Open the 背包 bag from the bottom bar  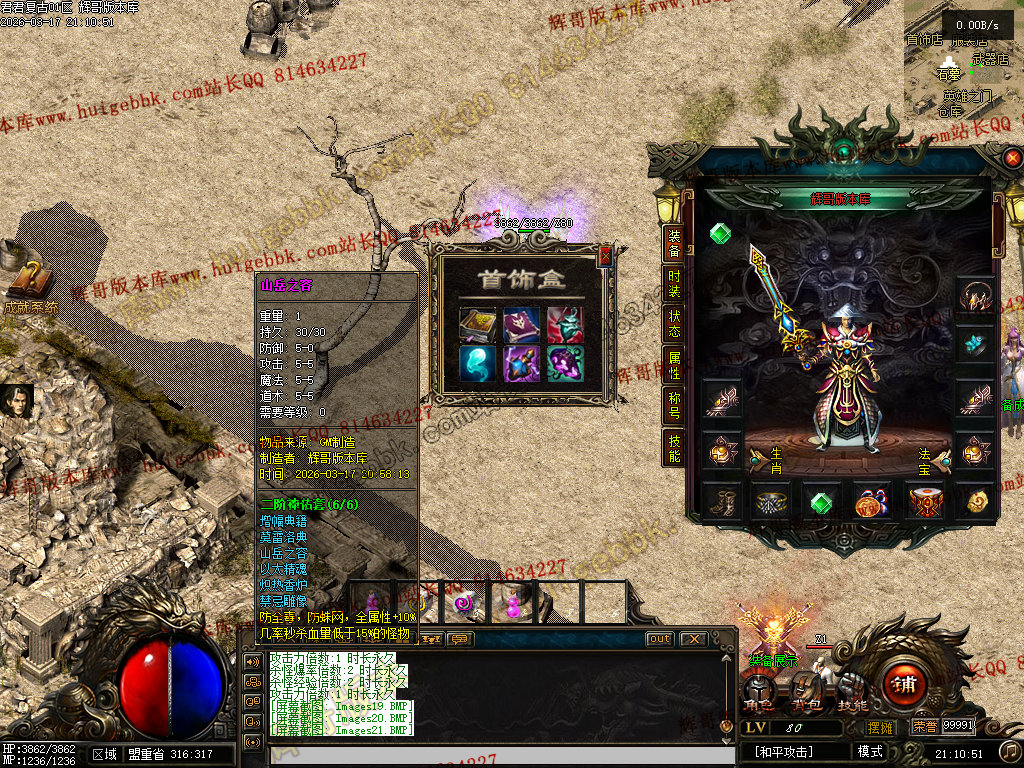806,692
